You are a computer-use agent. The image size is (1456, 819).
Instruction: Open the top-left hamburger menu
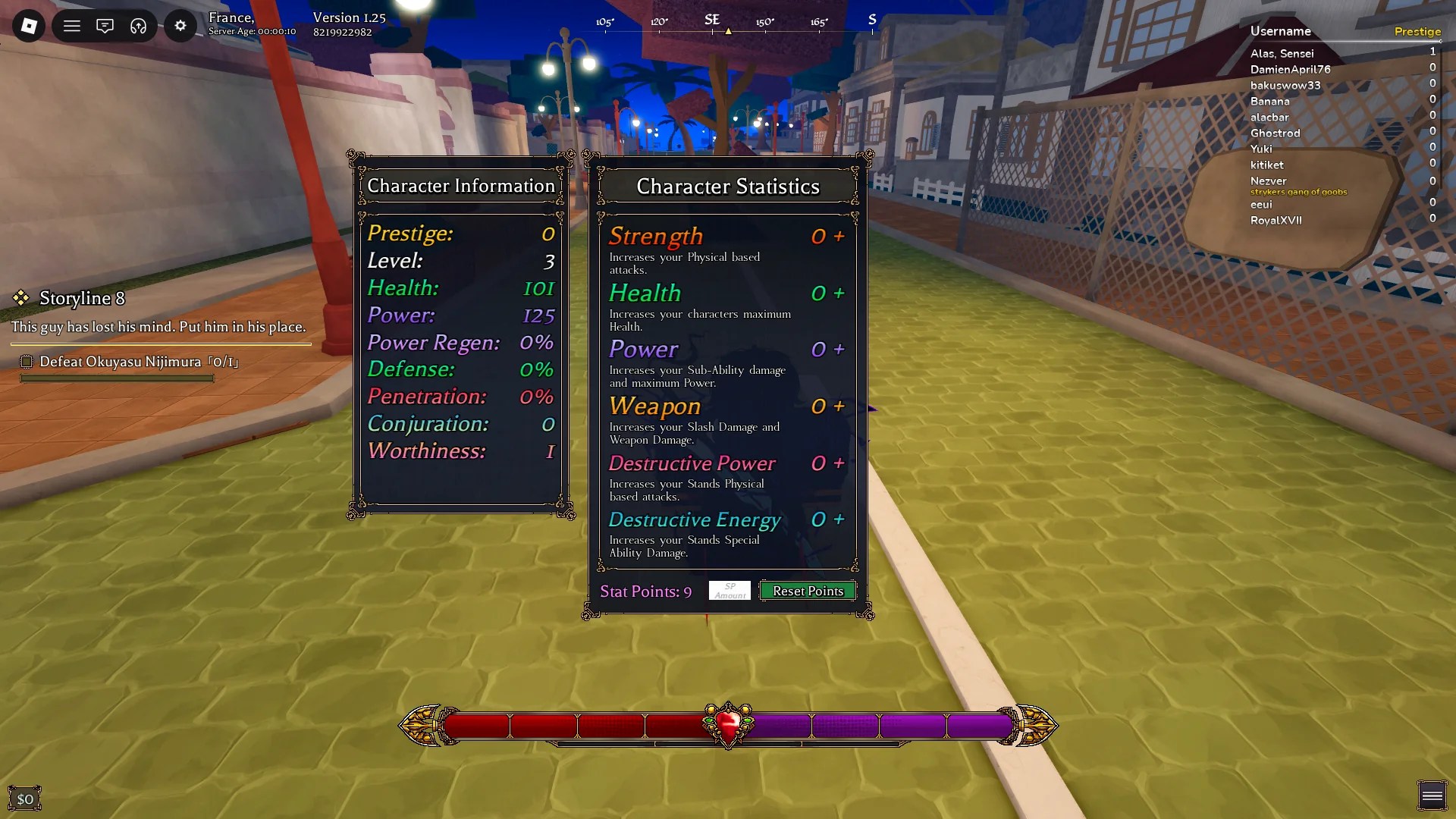71,25
